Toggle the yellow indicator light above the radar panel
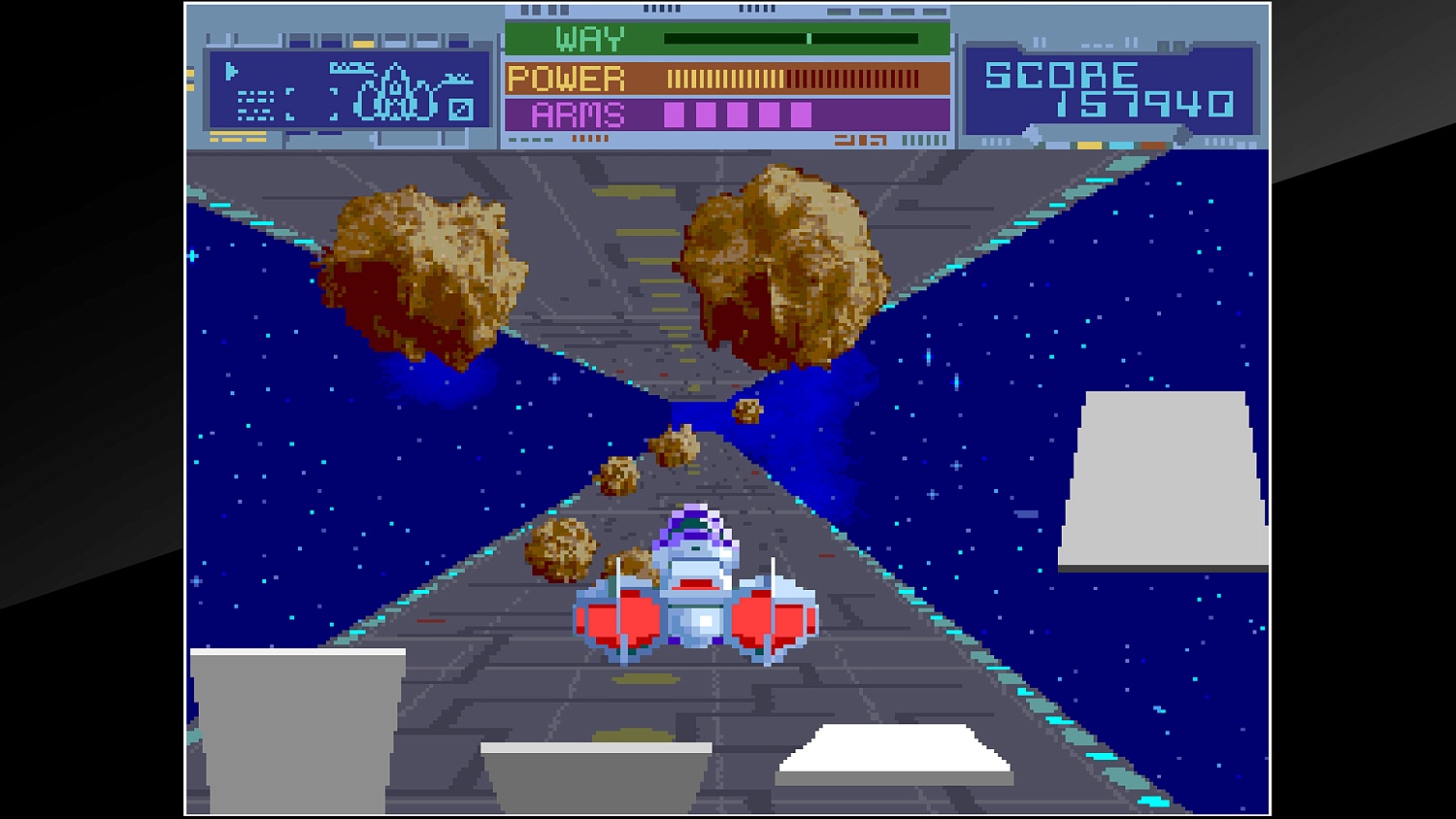The image size is (1456, 819). click(x=363, y=42)
